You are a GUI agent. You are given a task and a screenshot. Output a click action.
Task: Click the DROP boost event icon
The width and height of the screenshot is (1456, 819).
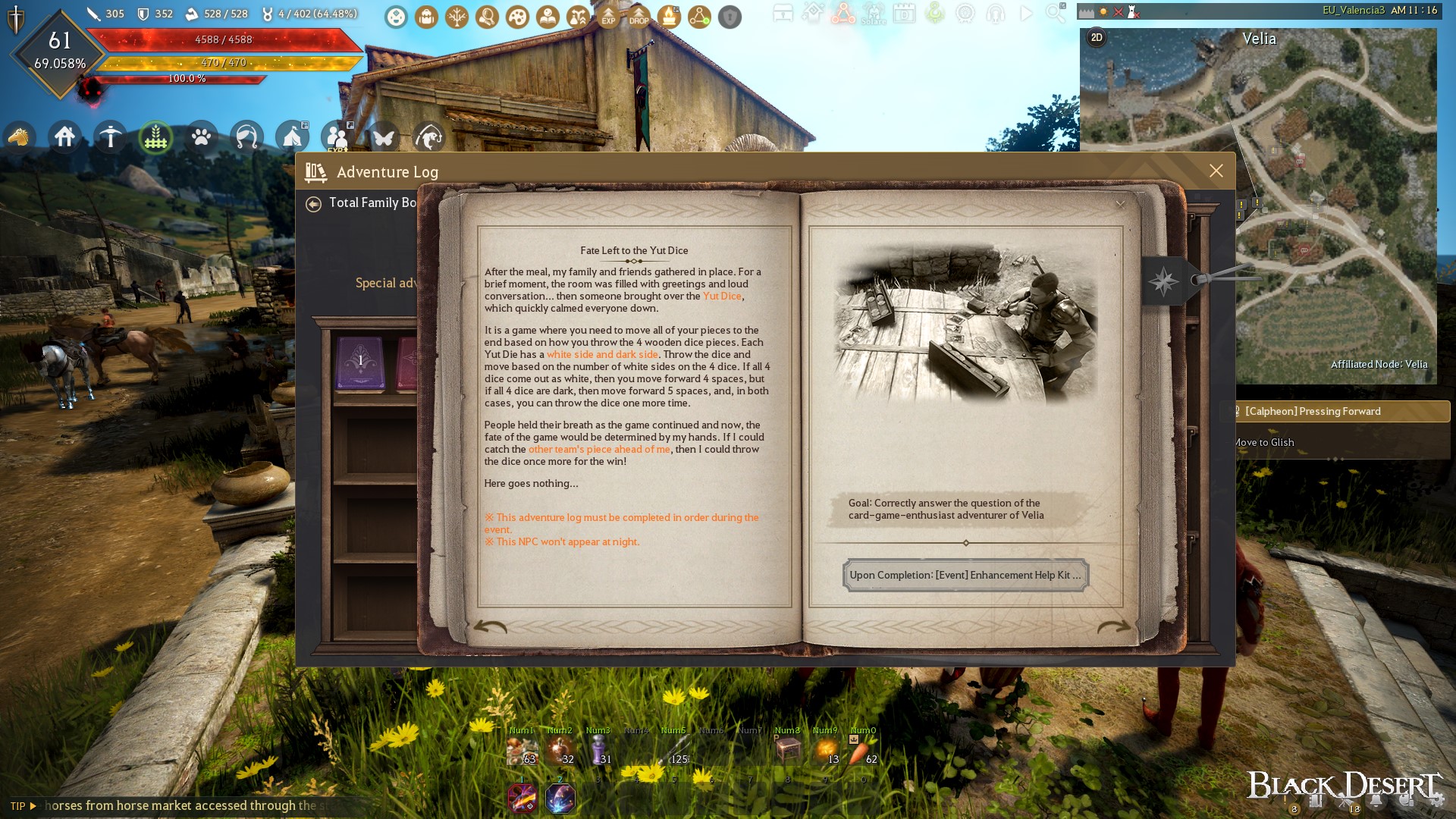(x=639, y=17)
